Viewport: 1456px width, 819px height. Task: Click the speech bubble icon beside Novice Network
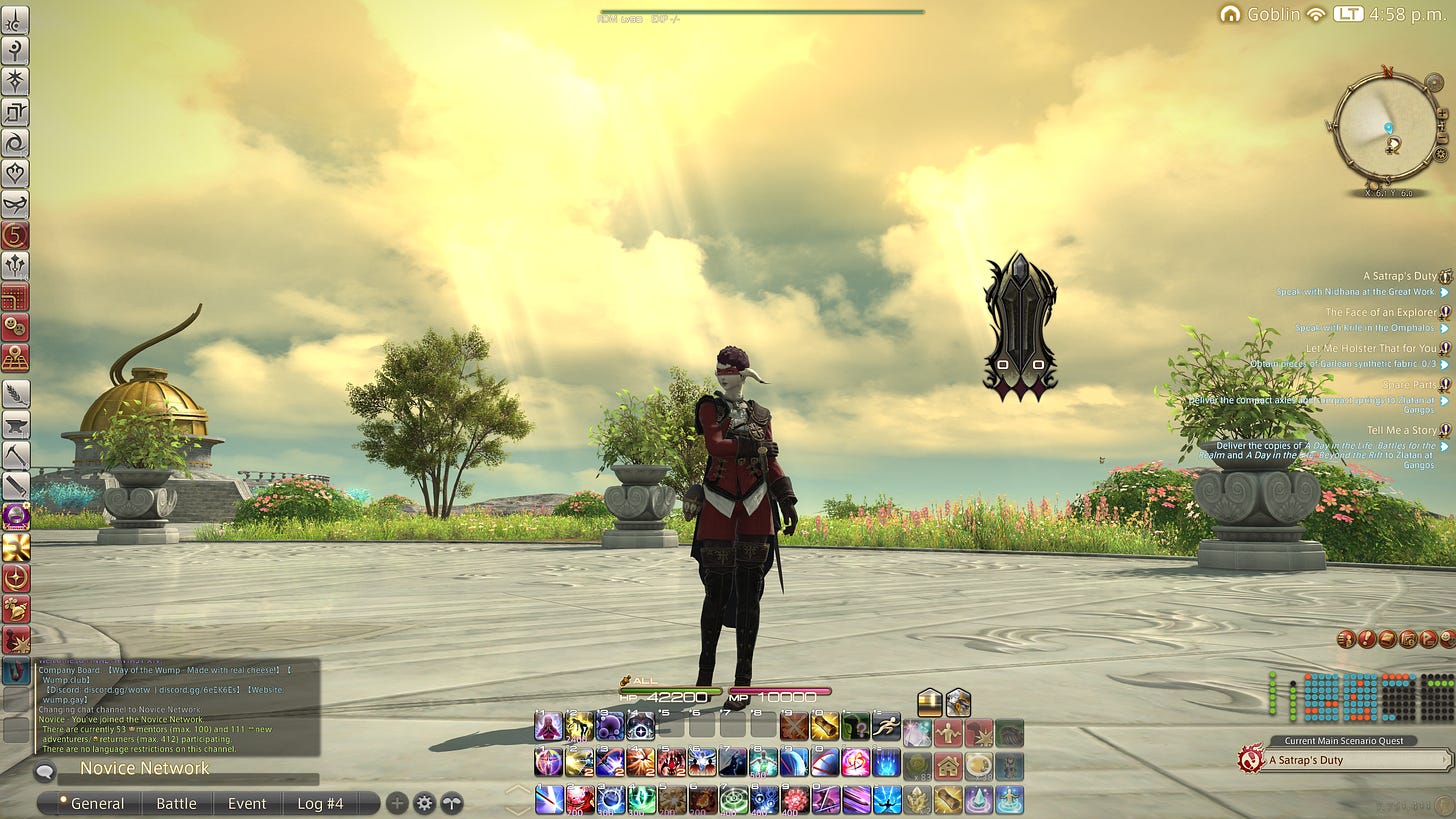click(46, 769)
